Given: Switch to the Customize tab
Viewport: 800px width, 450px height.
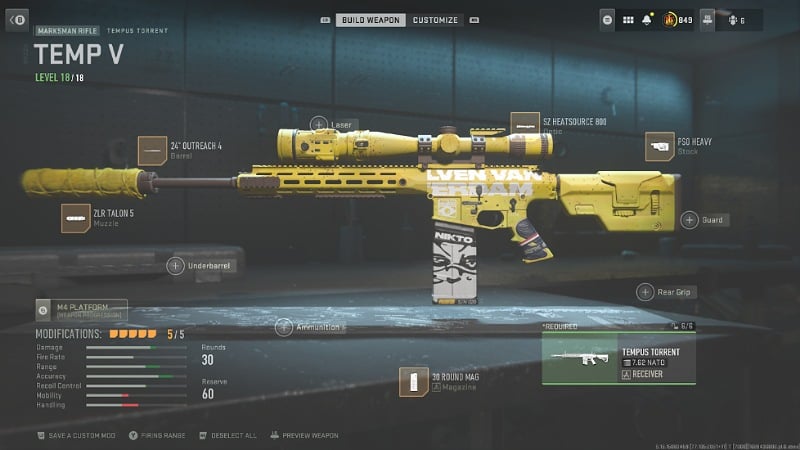Looking at the screenshot, I should (435, 20).
